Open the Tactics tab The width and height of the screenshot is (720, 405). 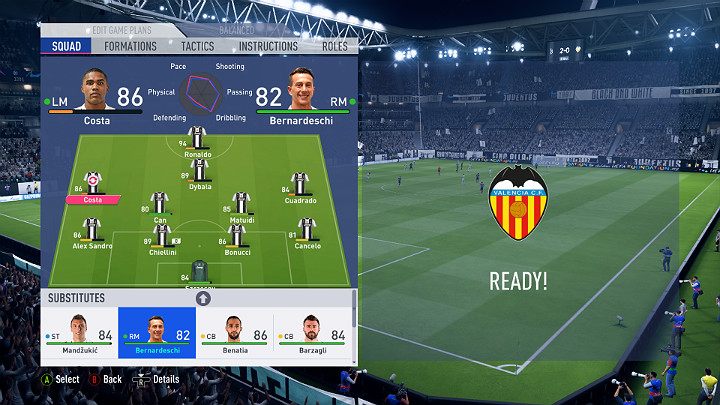click(197, 46)
